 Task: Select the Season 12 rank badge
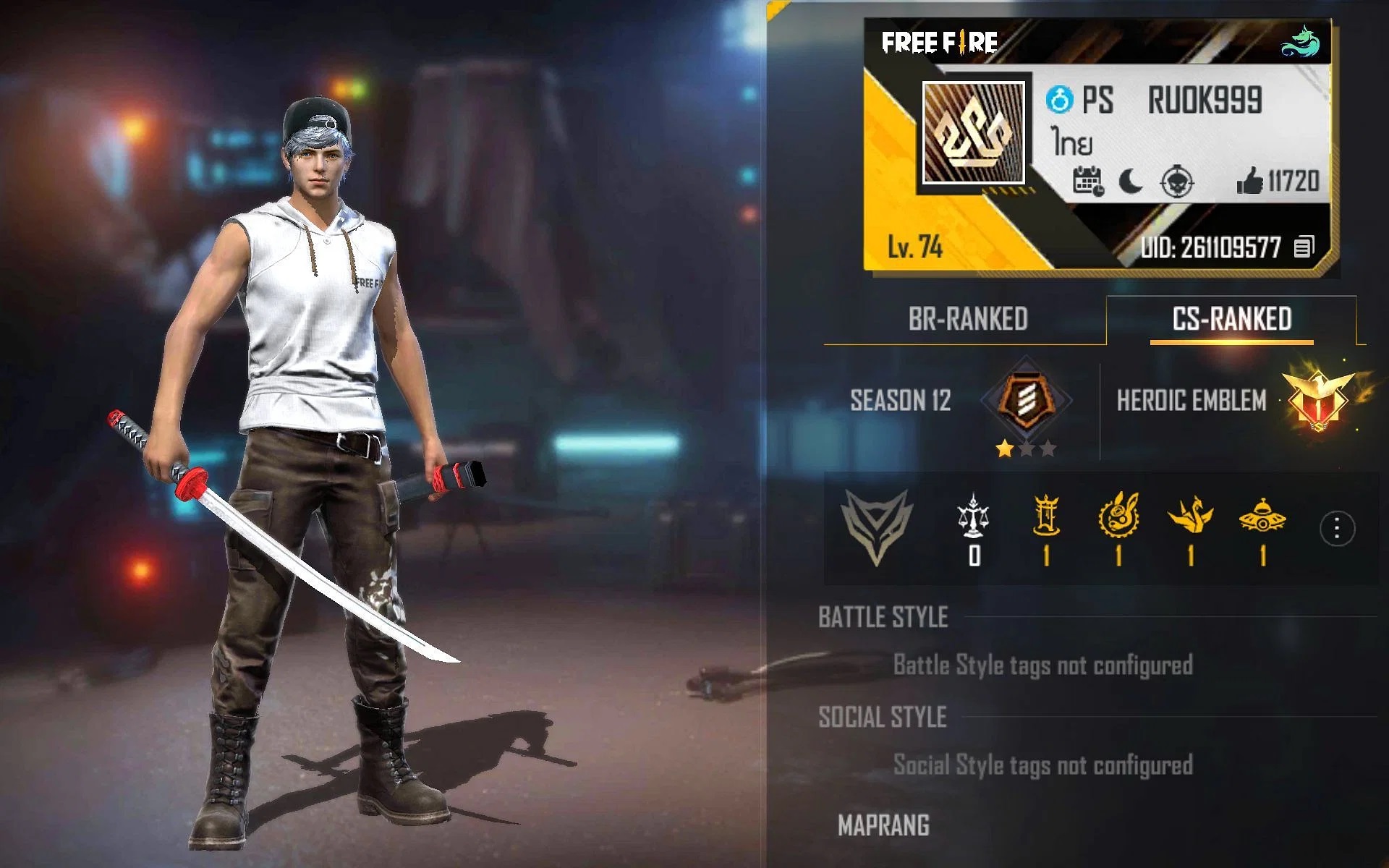pos(1026,399)
